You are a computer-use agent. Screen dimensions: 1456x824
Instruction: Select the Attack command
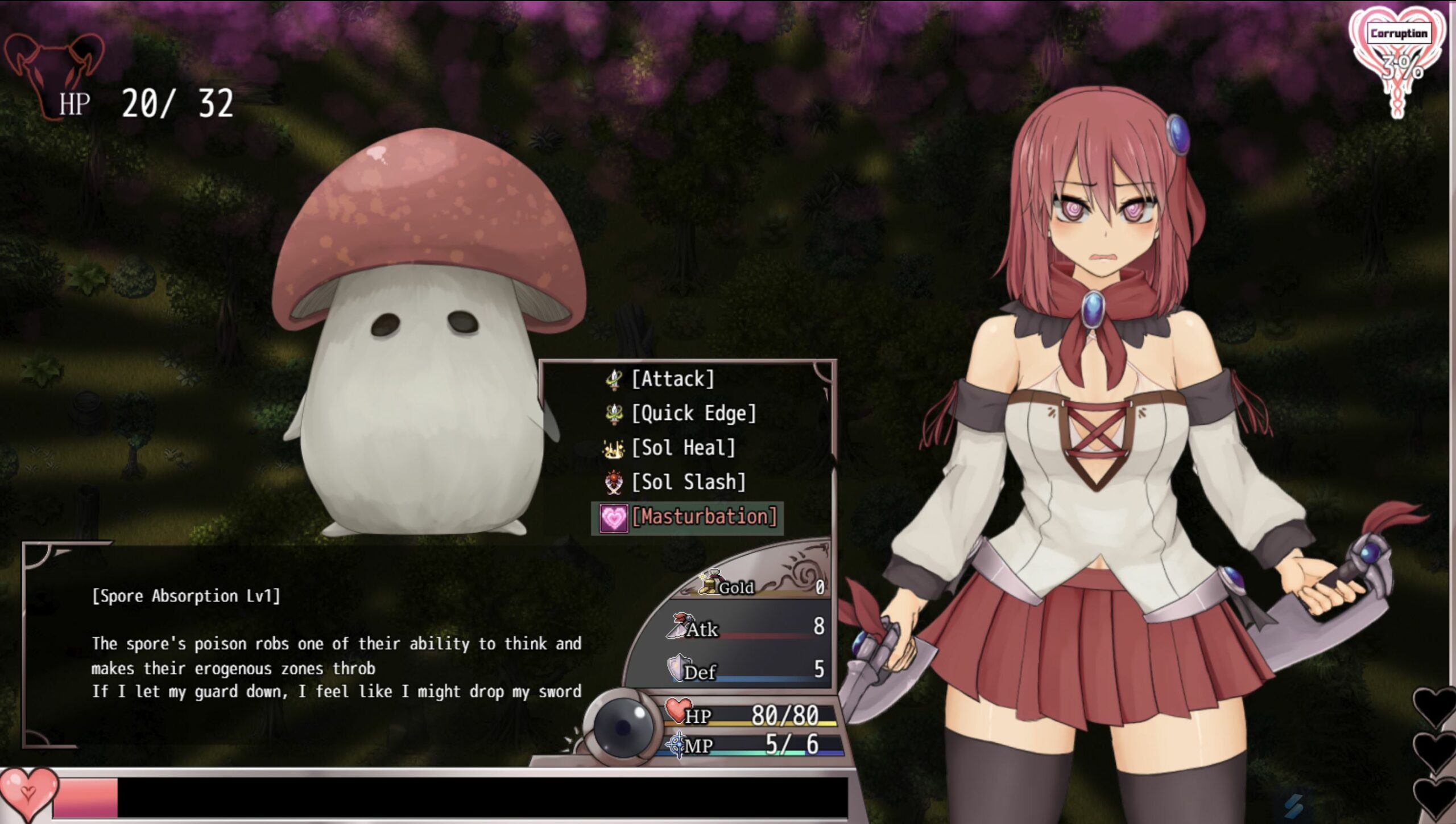click(x=673, y=380)
